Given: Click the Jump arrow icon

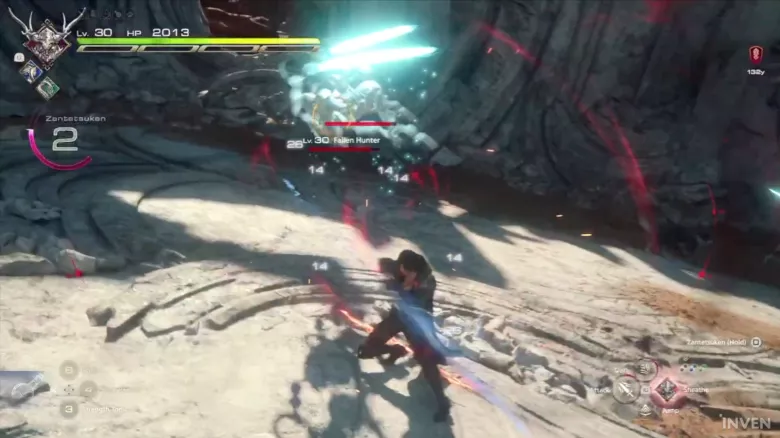Looking at the screenshot, I should [x=646, y=410].
